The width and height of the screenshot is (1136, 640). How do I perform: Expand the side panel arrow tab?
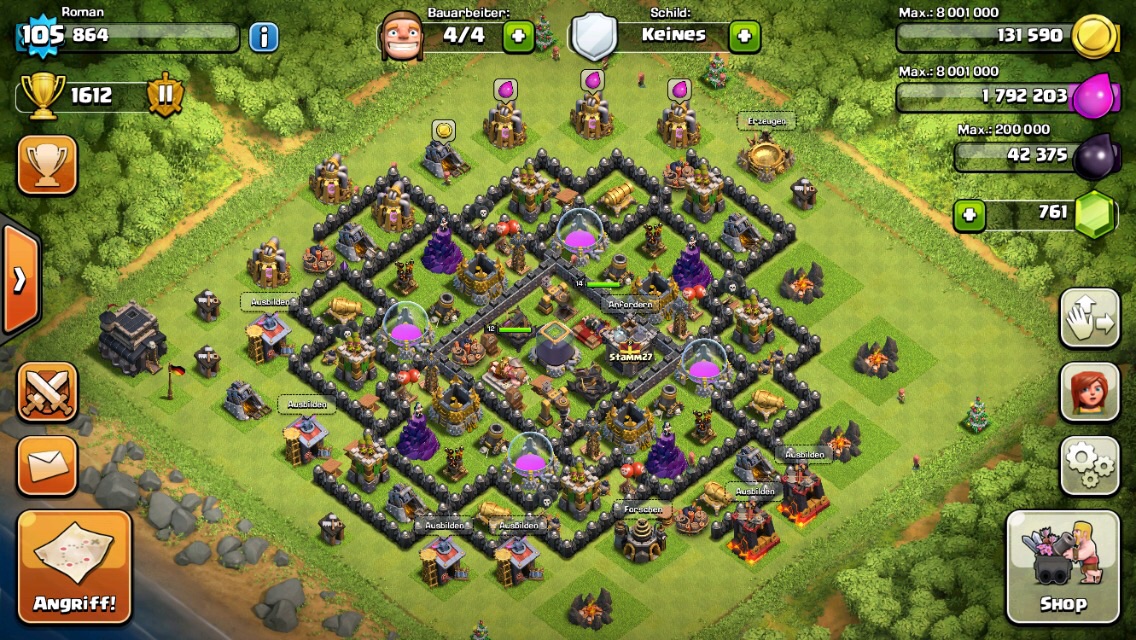coord(20,280)
